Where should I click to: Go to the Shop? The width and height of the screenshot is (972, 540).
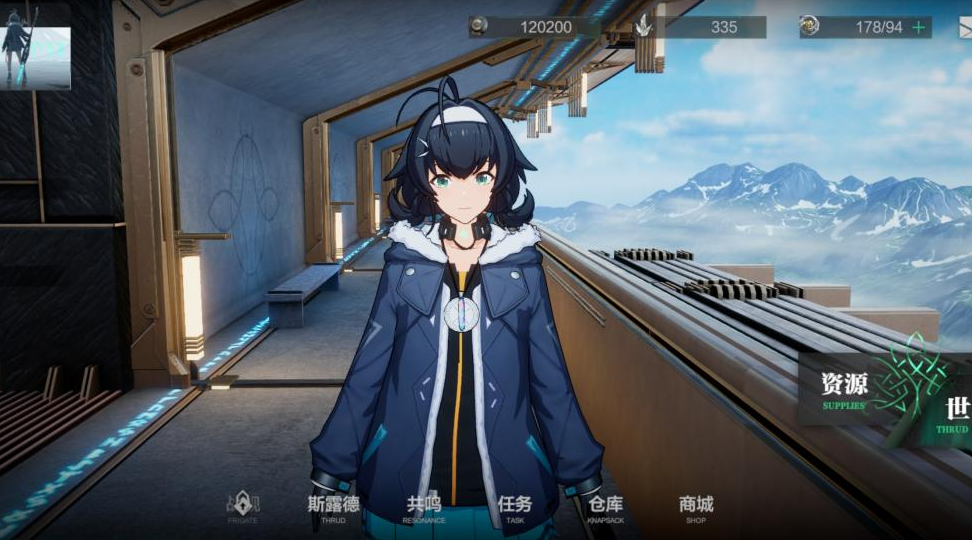(x=696, y=507)
